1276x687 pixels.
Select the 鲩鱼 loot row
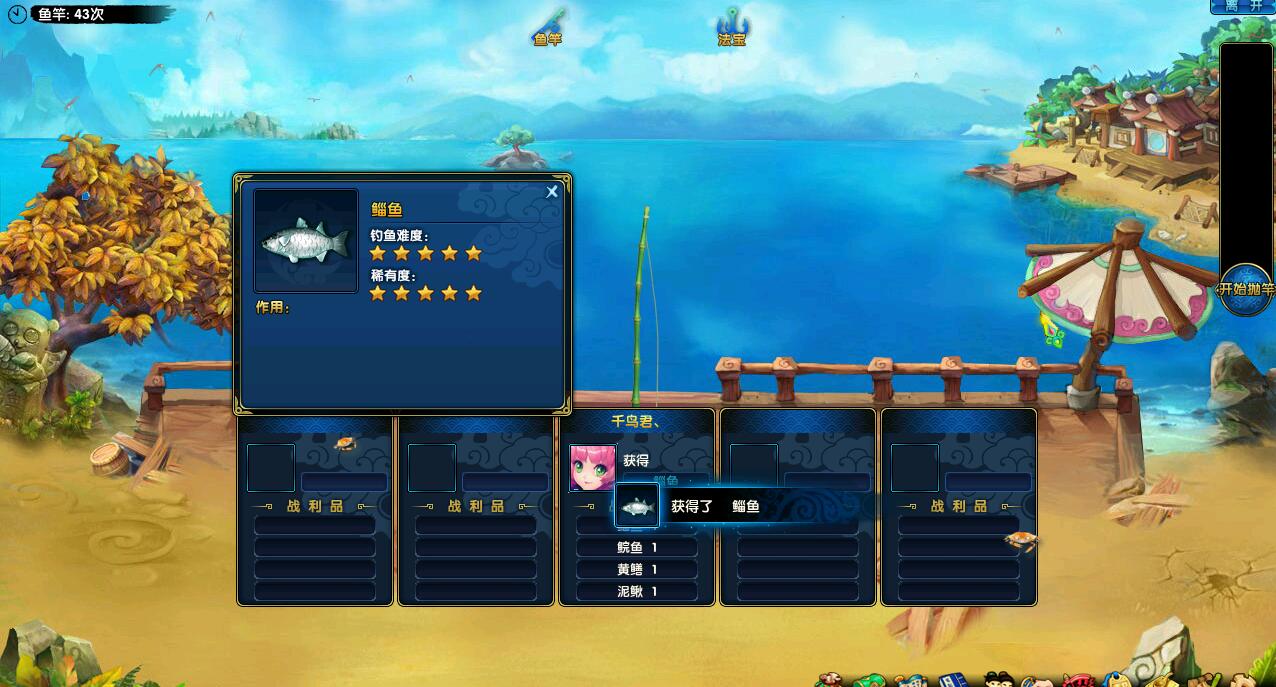point(637,547)
